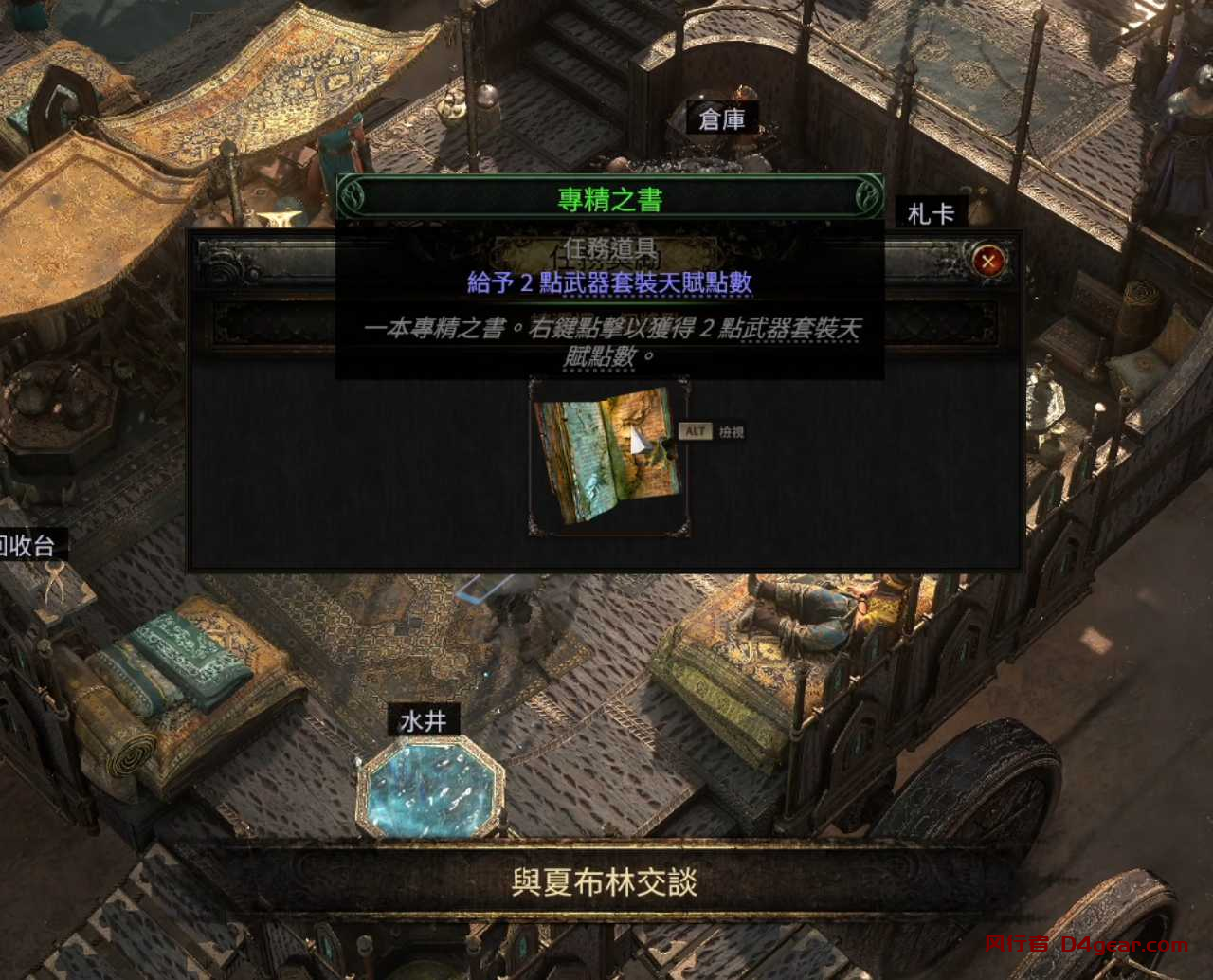Image resolution: width=1213 pixels, height=980 pixels.
Task: Click the 水井 well icon in town
Action: (426, 718)
